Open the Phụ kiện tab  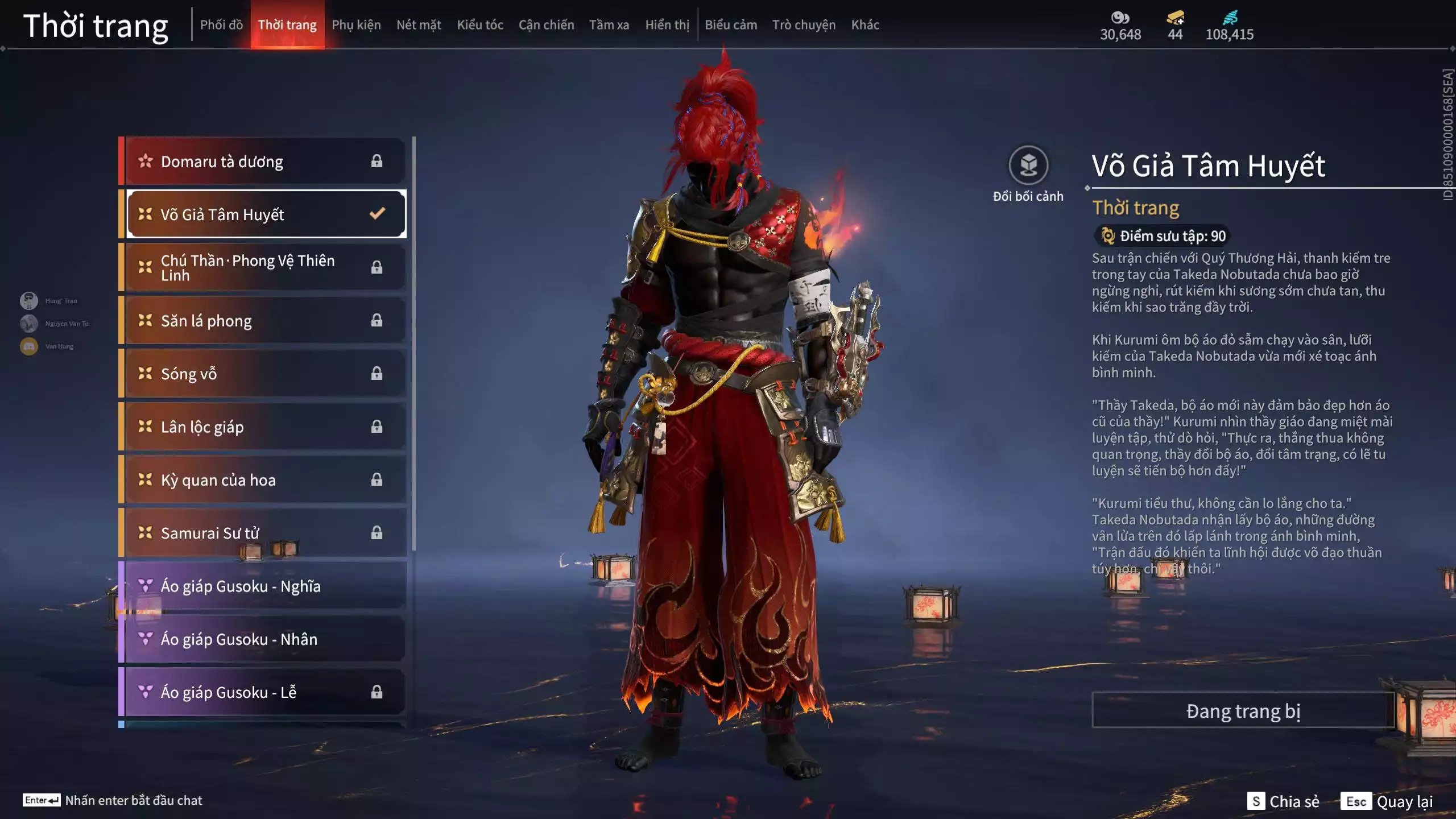(x=356, y=25)
